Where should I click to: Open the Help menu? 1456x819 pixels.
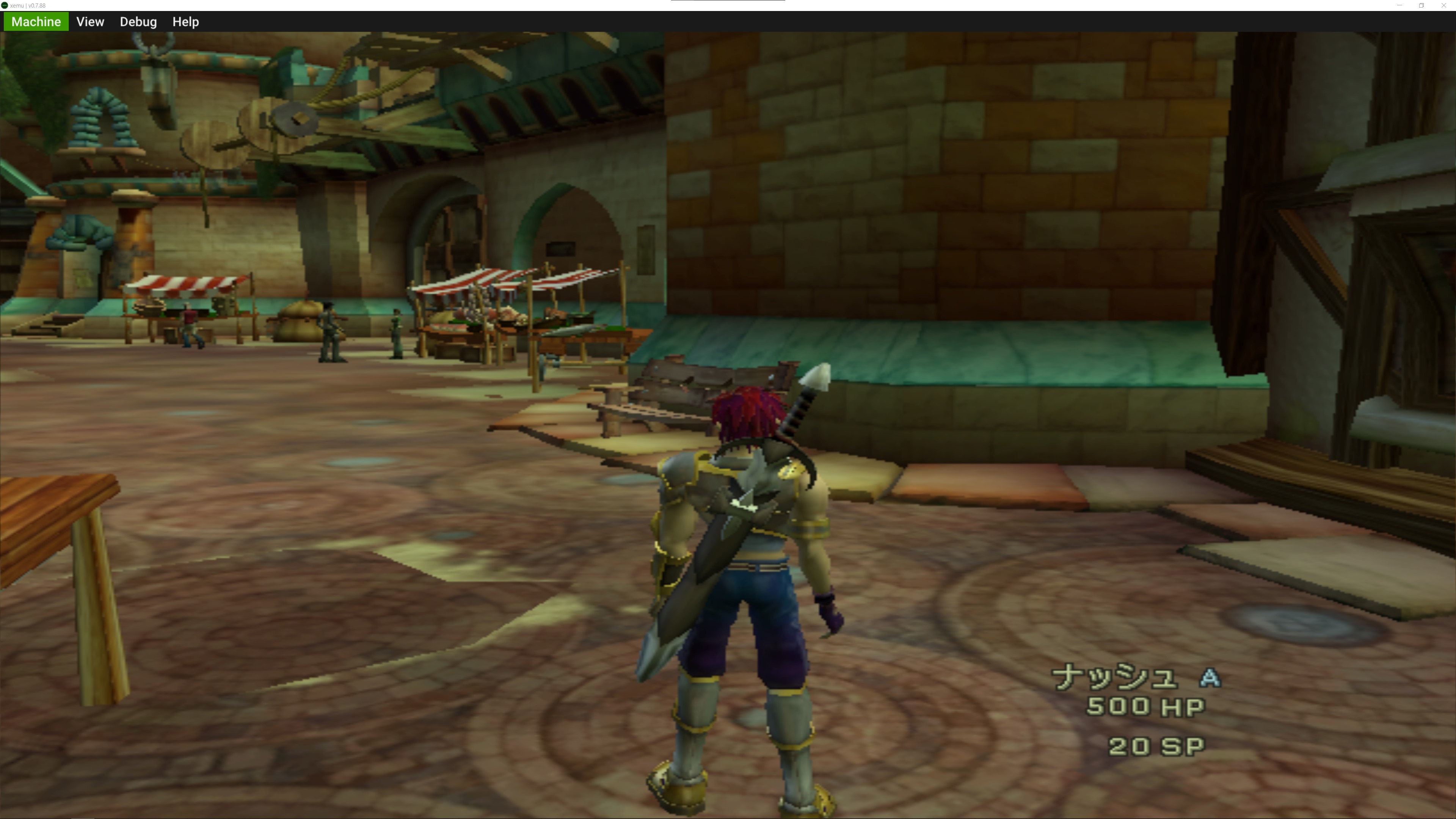point(185,22)
